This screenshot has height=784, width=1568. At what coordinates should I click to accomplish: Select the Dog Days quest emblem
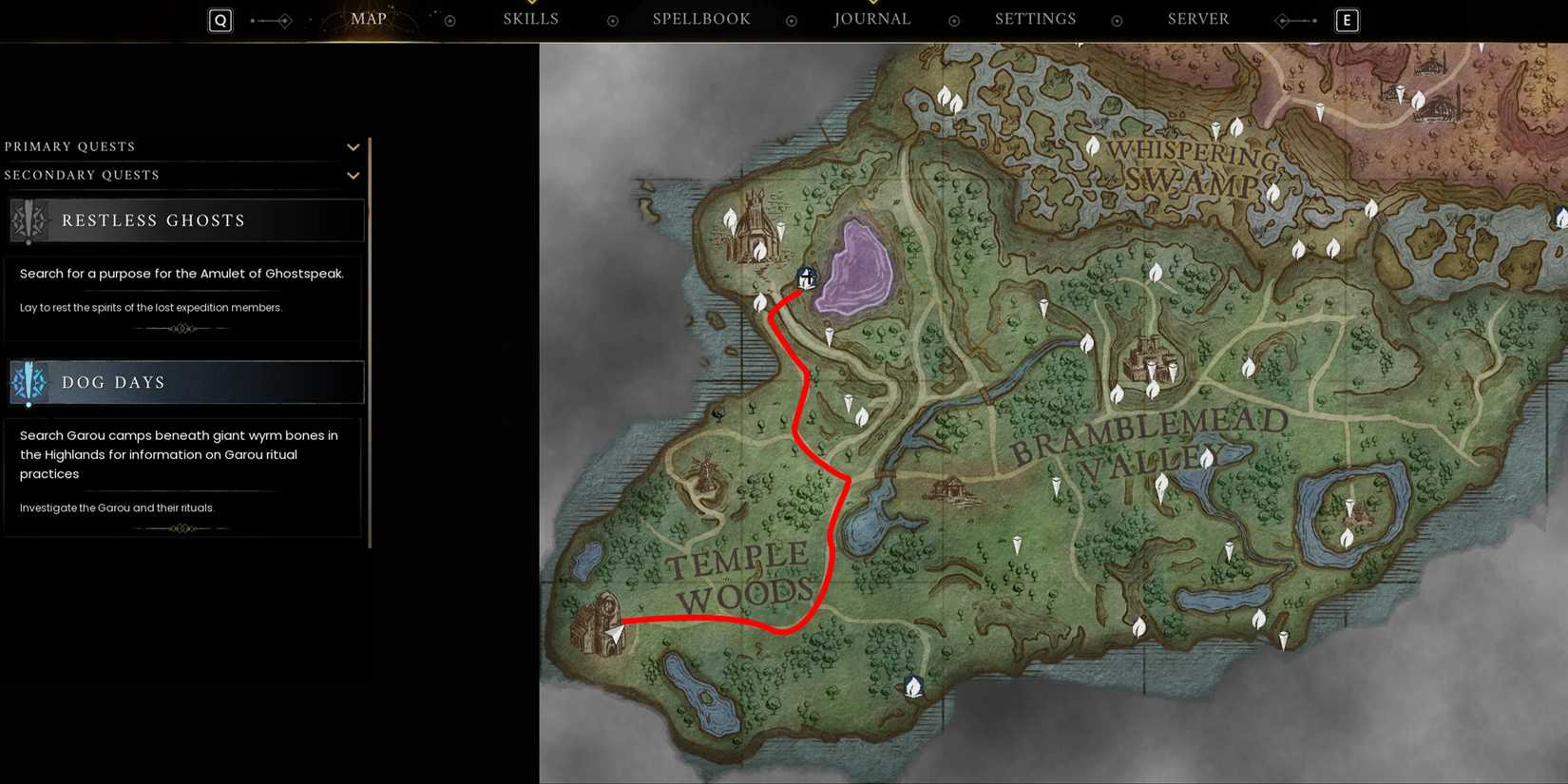(29, 382)
